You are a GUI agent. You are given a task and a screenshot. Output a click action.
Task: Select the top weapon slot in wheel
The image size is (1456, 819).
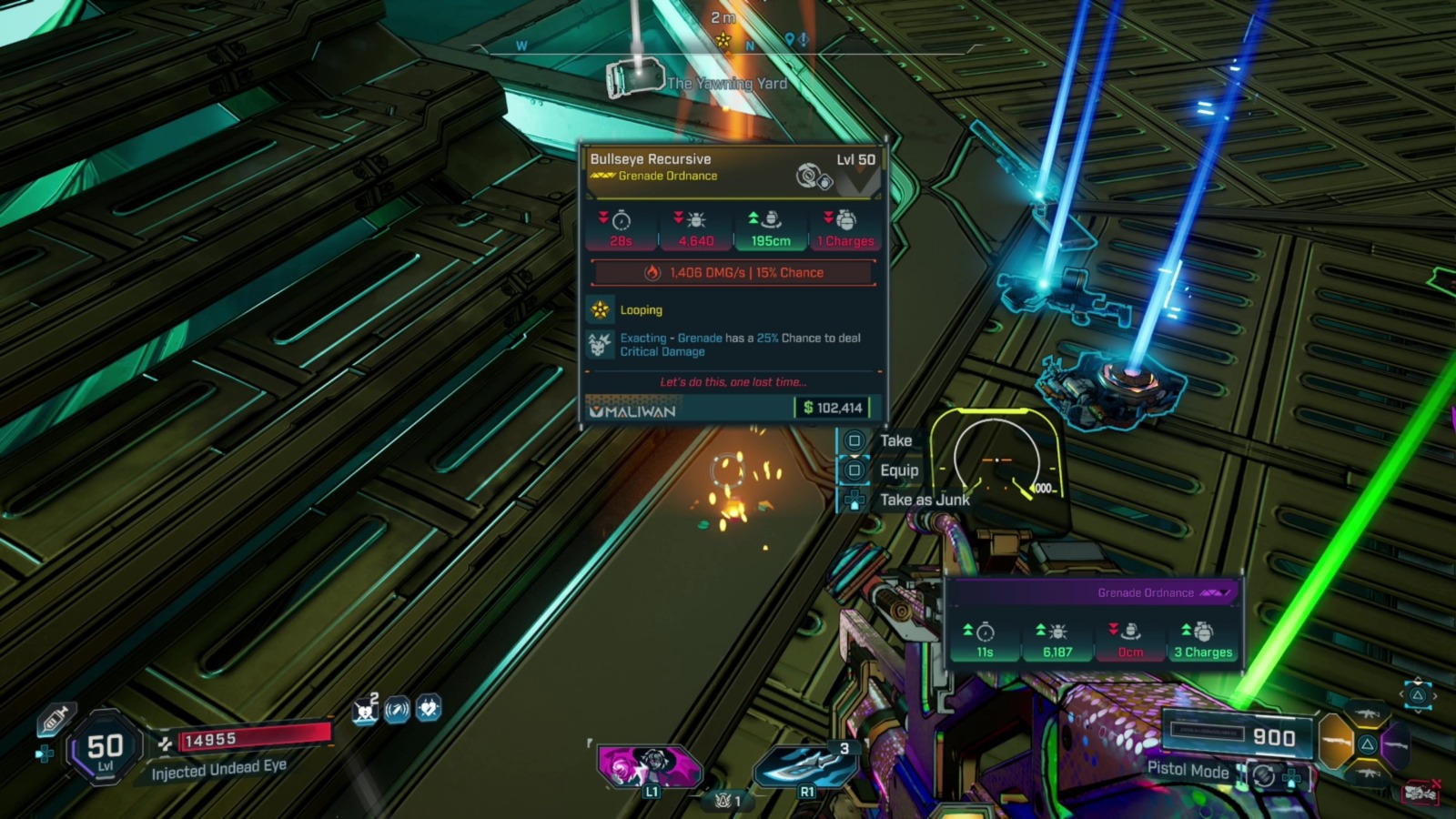1366,714
